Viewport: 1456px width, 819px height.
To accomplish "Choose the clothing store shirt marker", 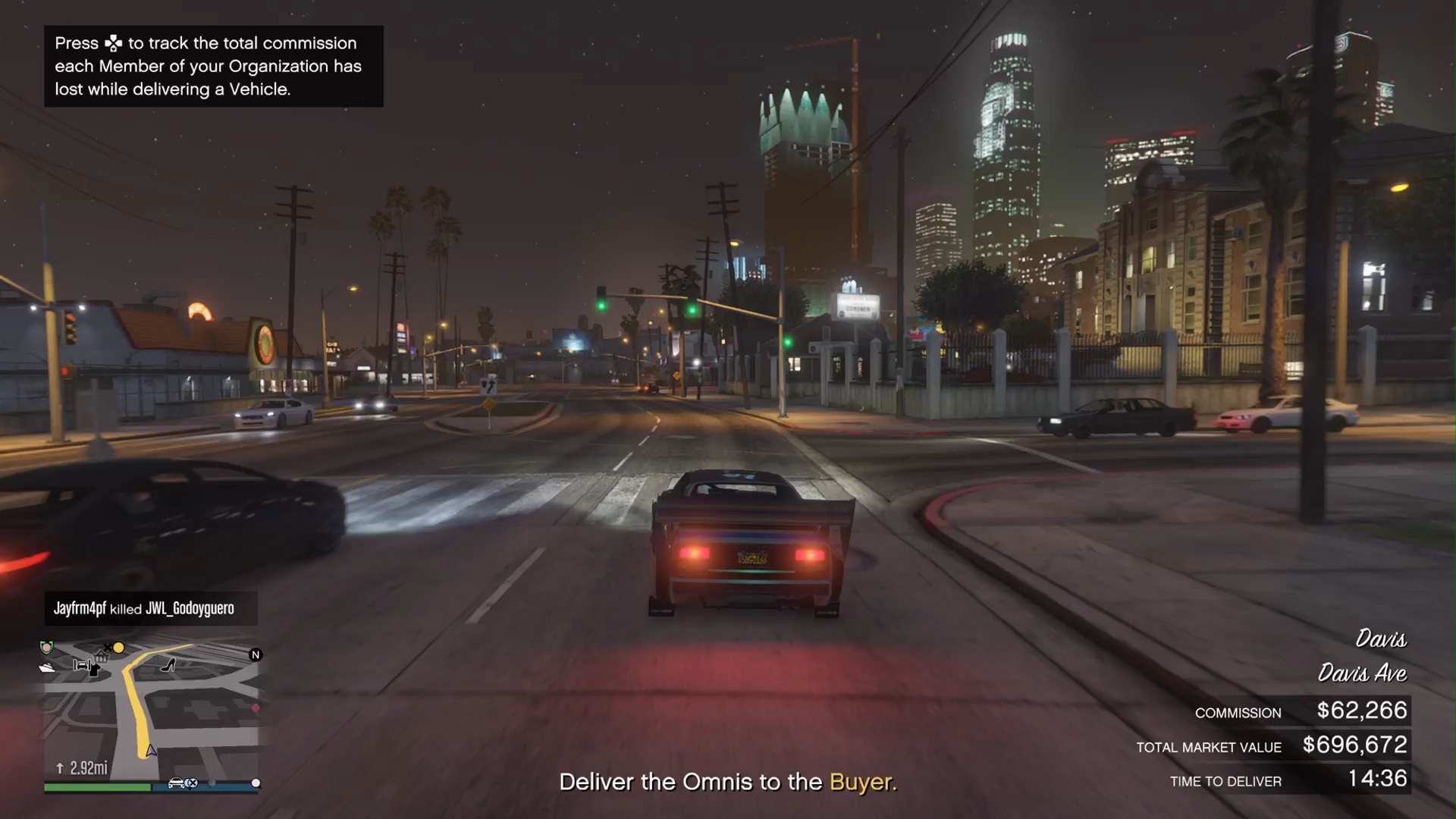I will pos(94,670).
